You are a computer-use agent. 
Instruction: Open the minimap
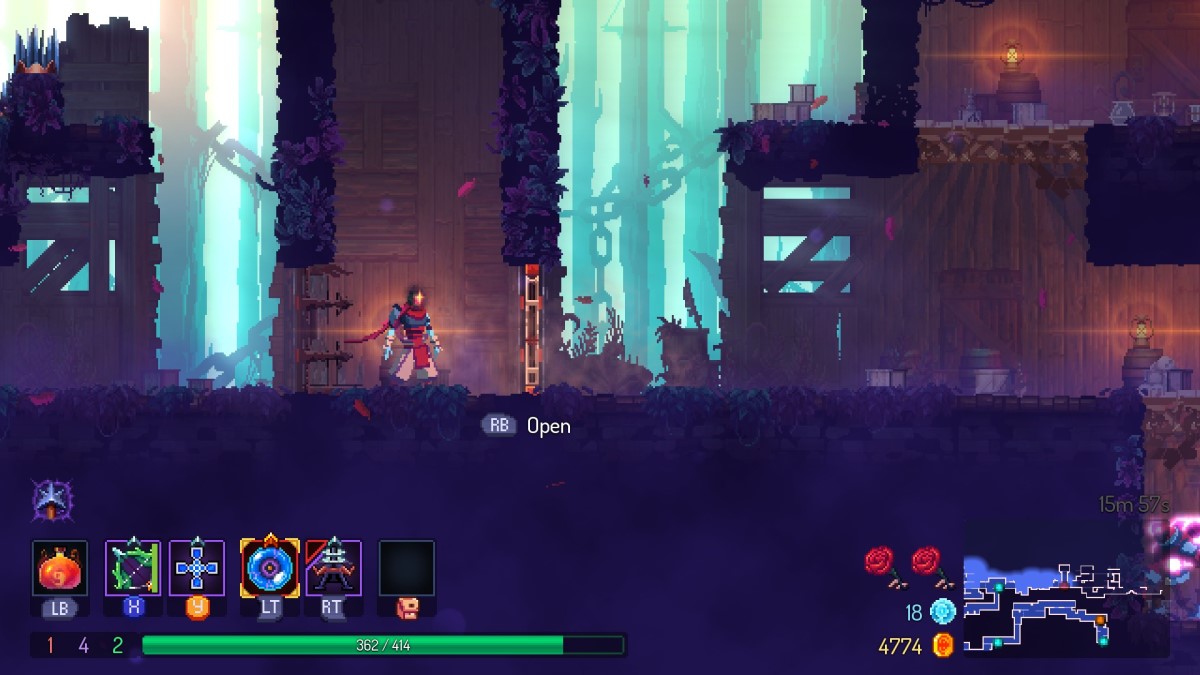click(x=1065, y=605)
